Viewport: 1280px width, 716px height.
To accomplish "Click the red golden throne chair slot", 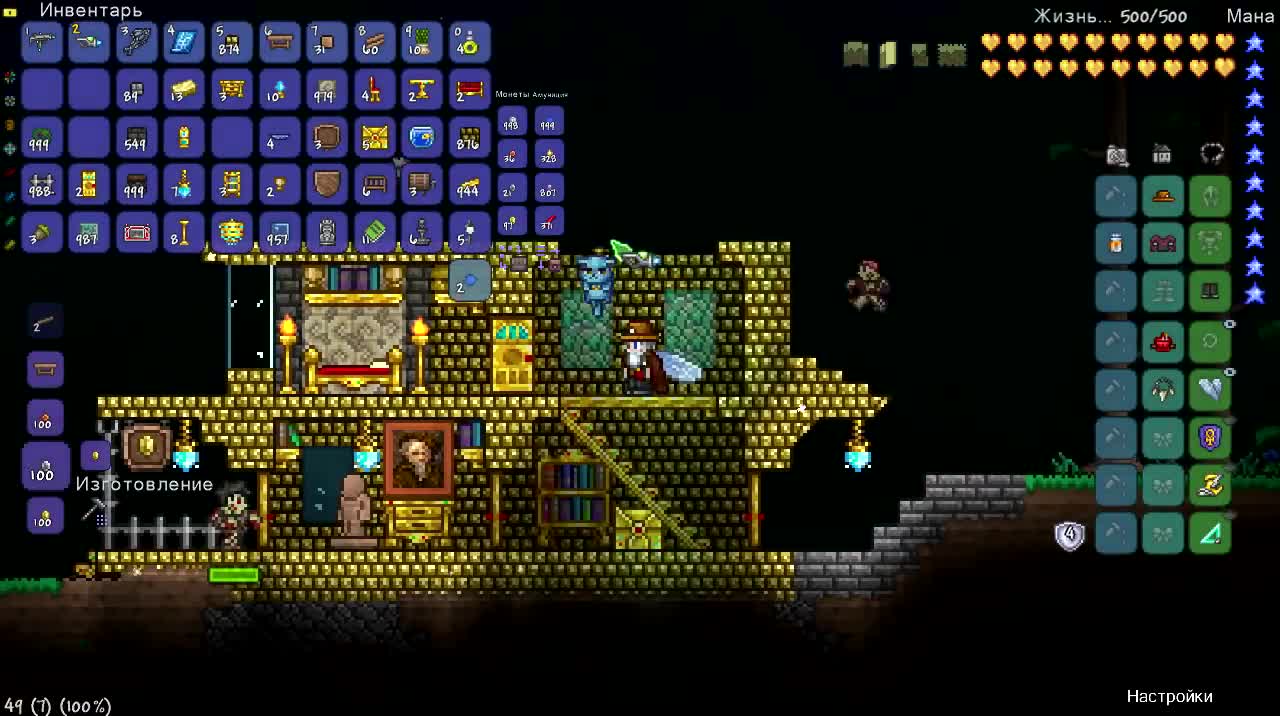I will point(374,90).
